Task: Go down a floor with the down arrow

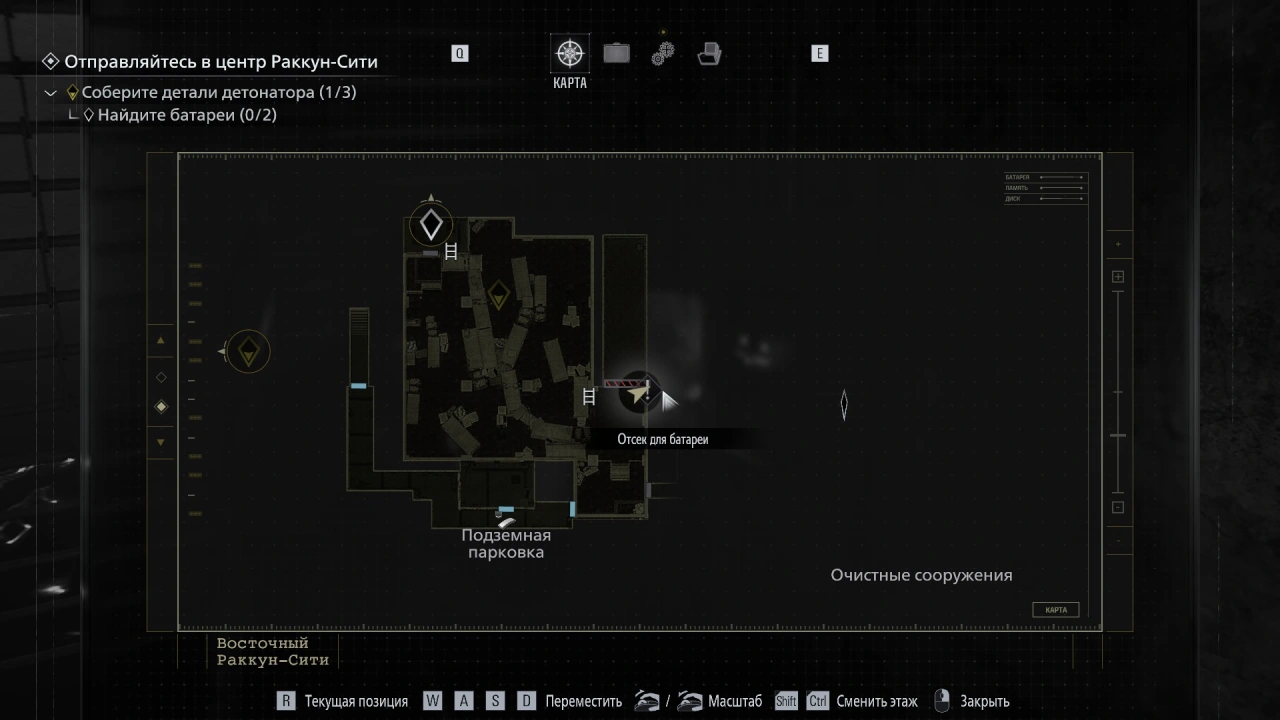Action: click(161, 441)
